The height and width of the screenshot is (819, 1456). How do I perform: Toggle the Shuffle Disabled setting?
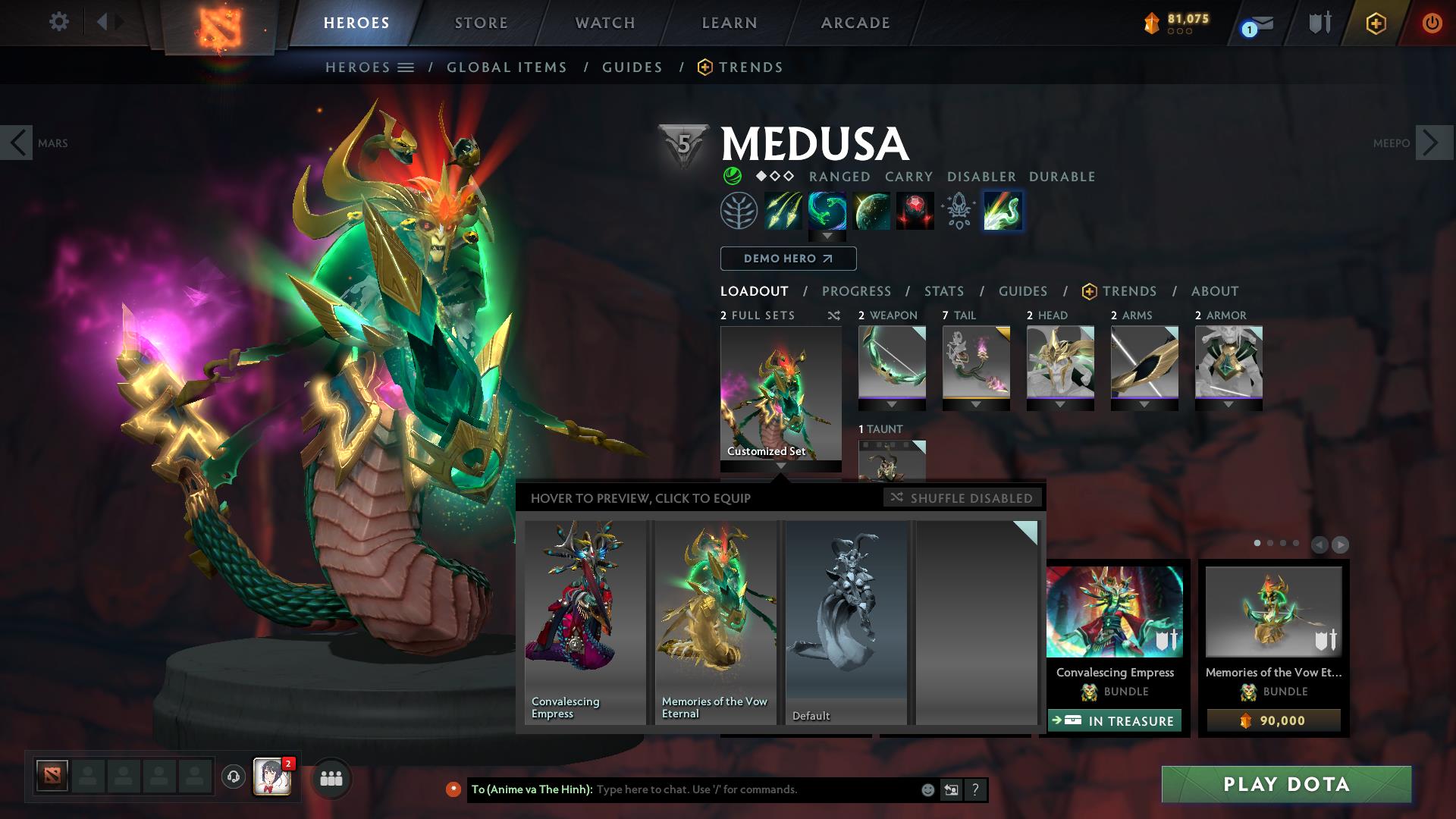[x=963, y=498]
